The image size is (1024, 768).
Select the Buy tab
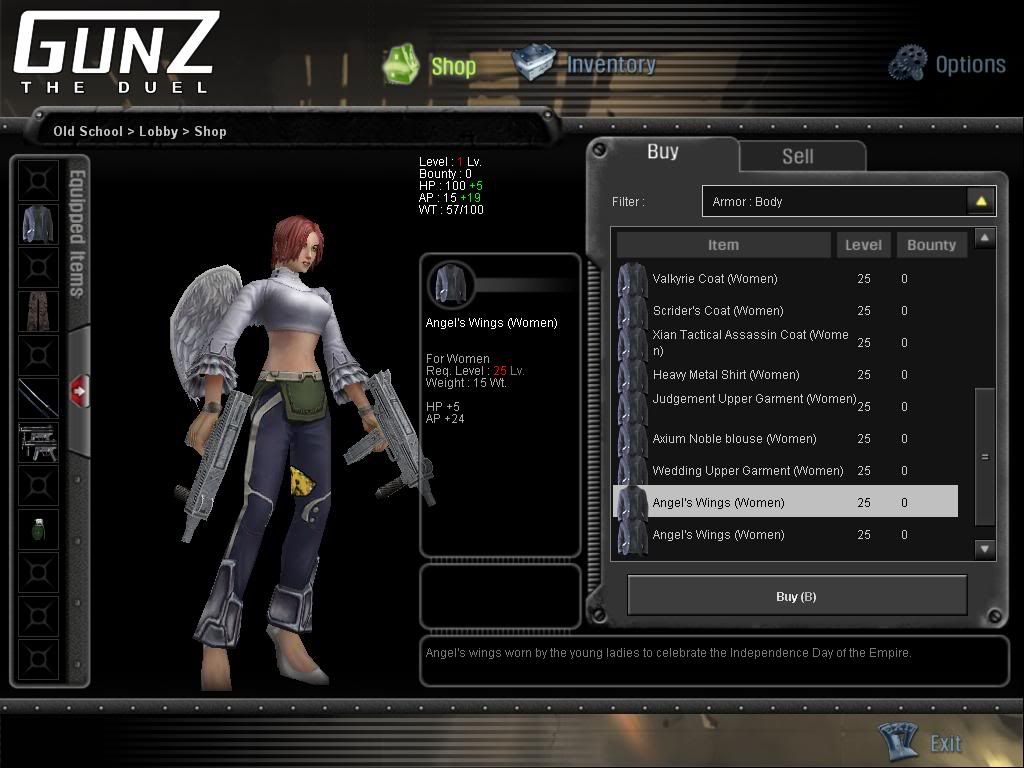point(662,152)
